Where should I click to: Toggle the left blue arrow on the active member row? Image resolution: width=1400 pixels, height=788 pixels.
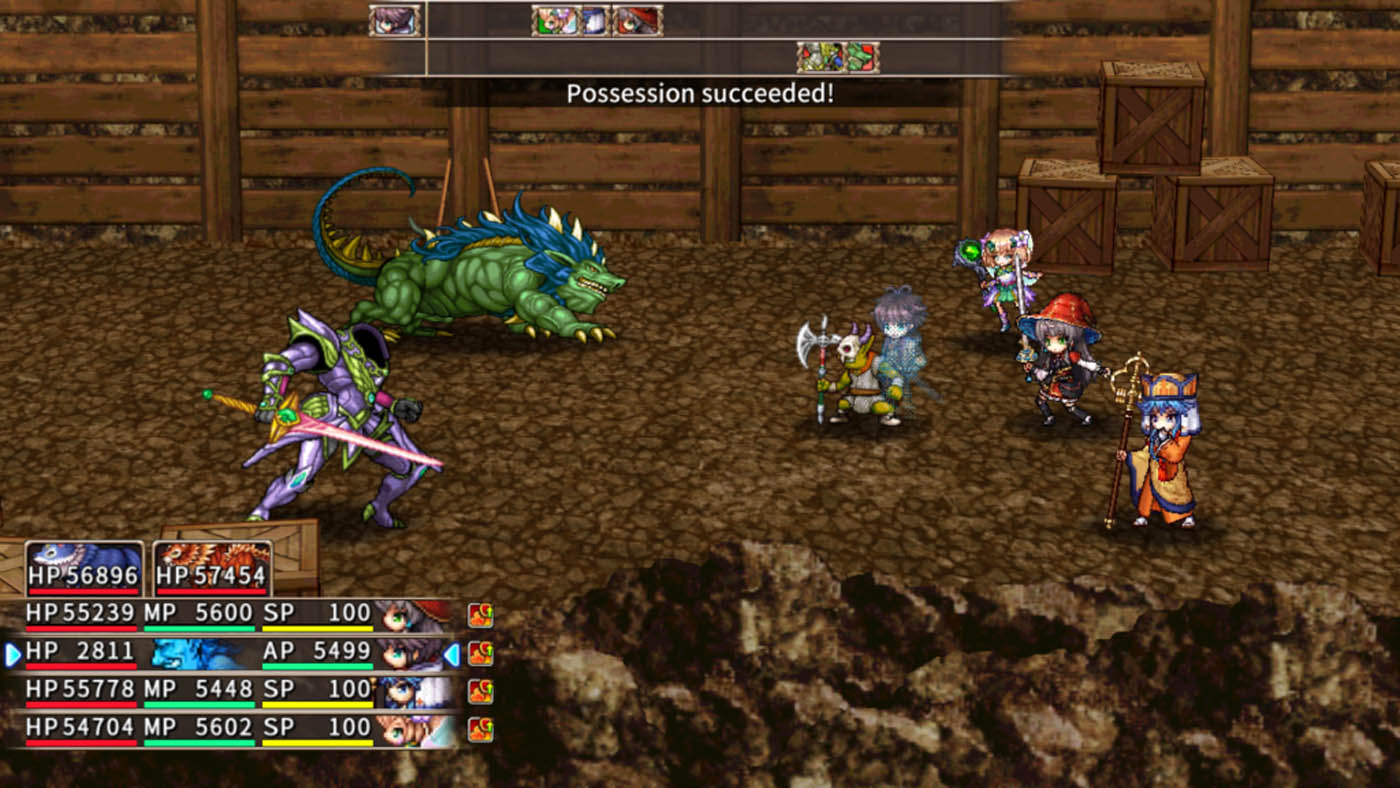tap(11, 651)
